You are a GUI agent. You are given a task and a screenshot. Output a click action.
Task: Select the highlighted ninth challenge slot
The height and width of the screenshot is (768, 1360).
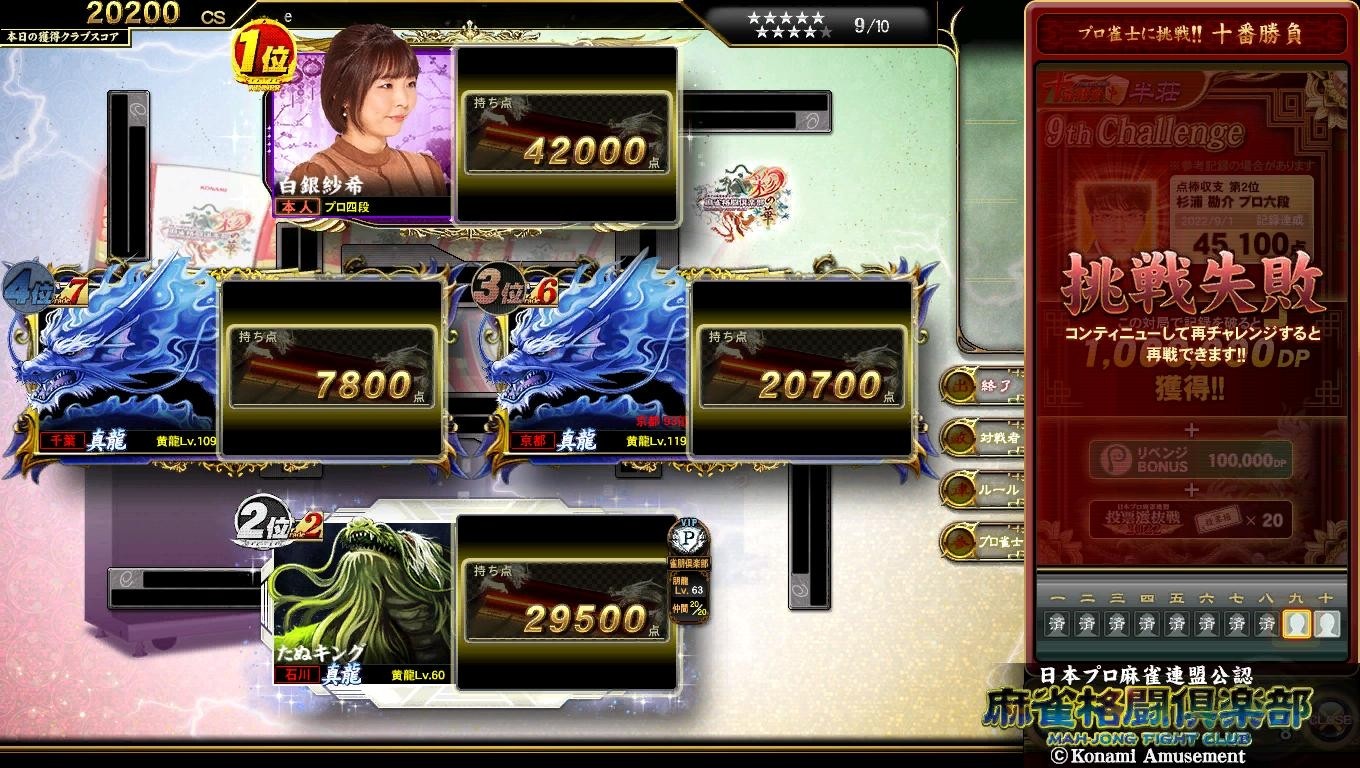[x=1297, y=625]
